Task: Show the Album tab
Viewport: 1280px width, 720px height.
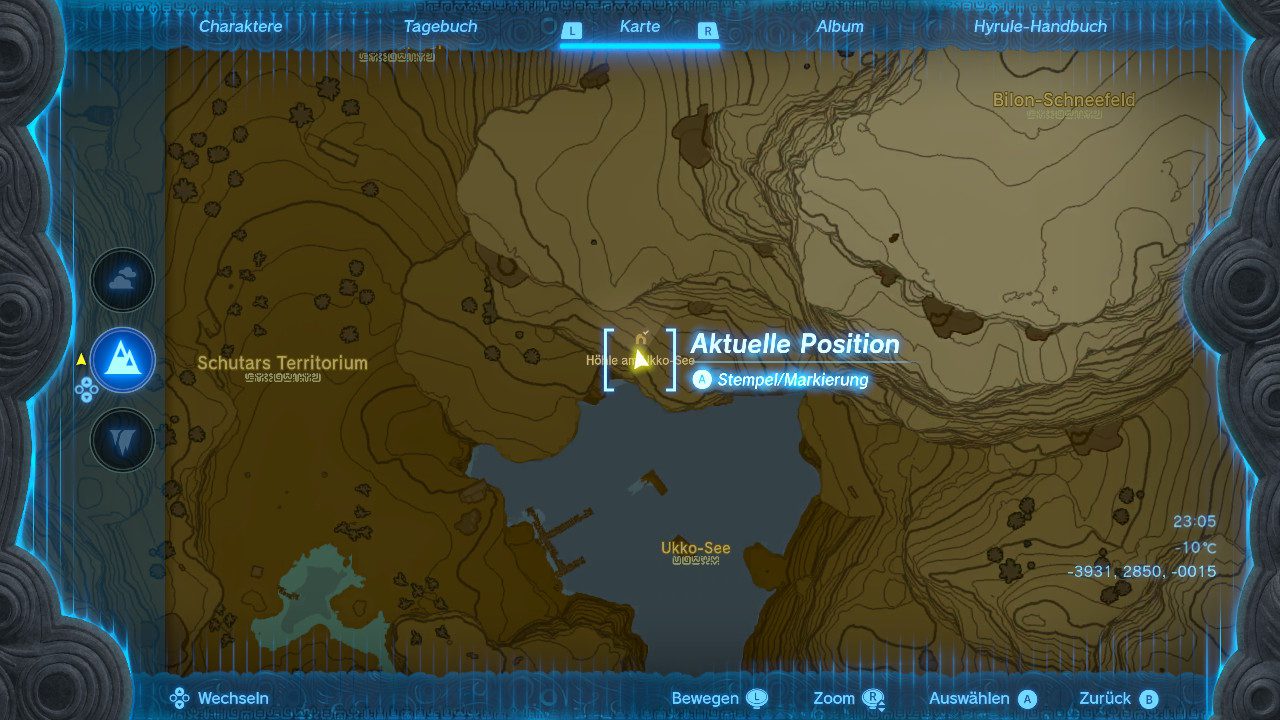Action: tap(840, 27)
